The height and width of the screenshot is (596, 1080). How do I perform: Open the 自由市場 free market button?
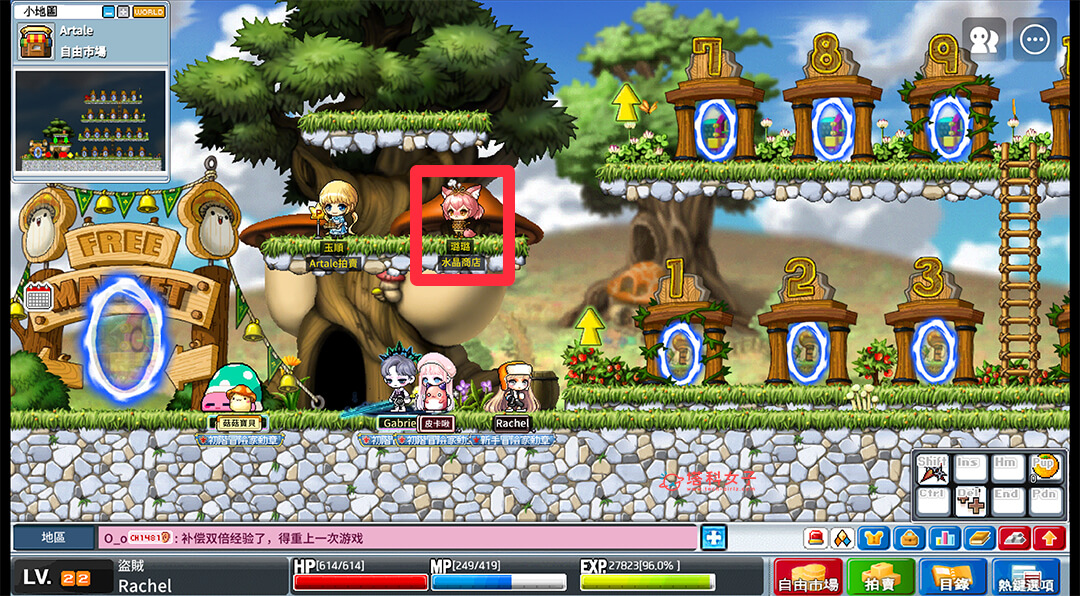pos(808,577)
